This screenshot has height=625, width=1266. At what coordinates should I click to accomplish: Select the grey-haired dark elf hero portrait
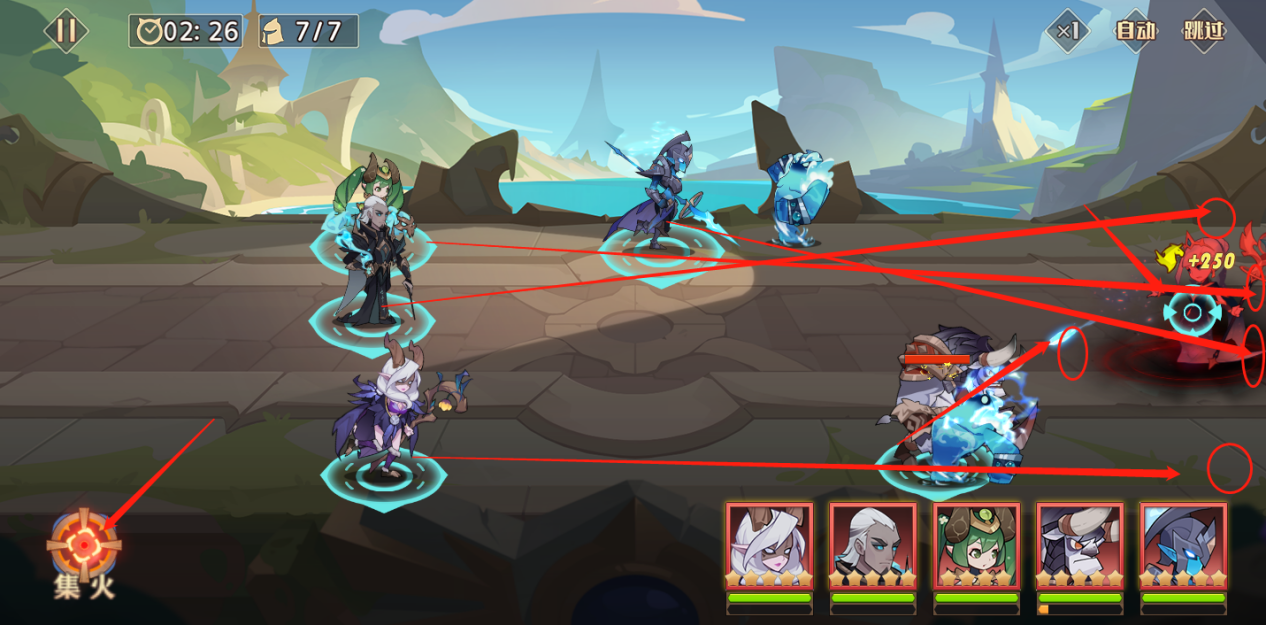point(873,546)
